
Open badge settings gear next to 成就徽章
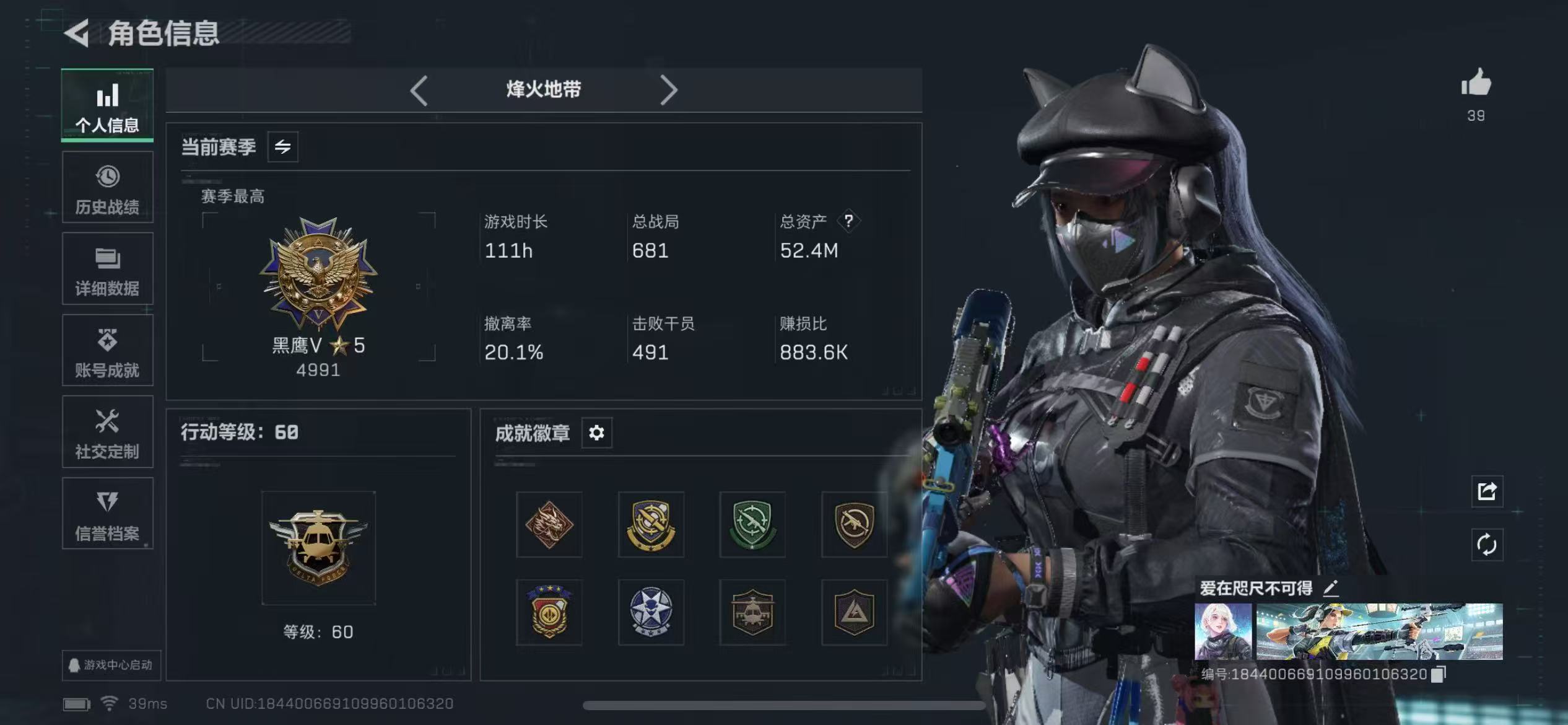point(596,433)
